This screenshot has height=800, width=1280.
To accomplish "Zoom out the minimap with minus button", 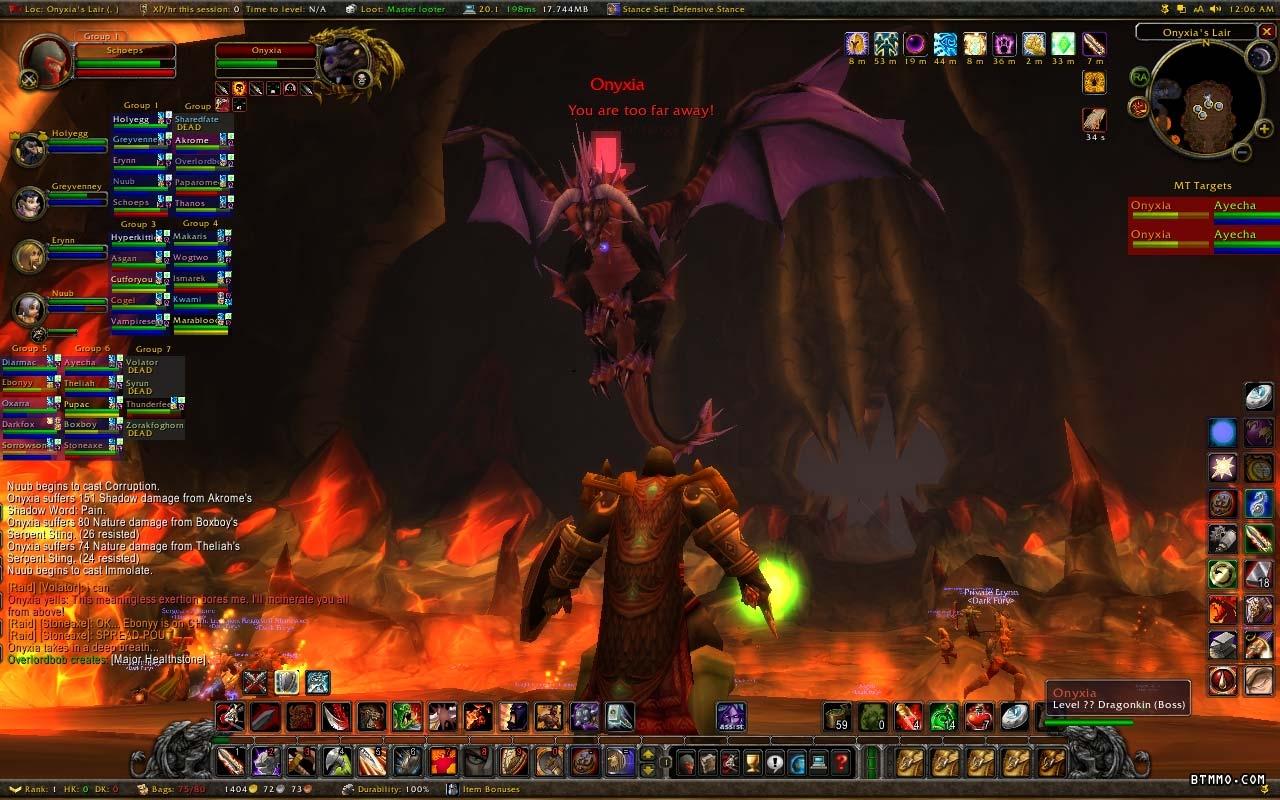I will coord(1240,152).
